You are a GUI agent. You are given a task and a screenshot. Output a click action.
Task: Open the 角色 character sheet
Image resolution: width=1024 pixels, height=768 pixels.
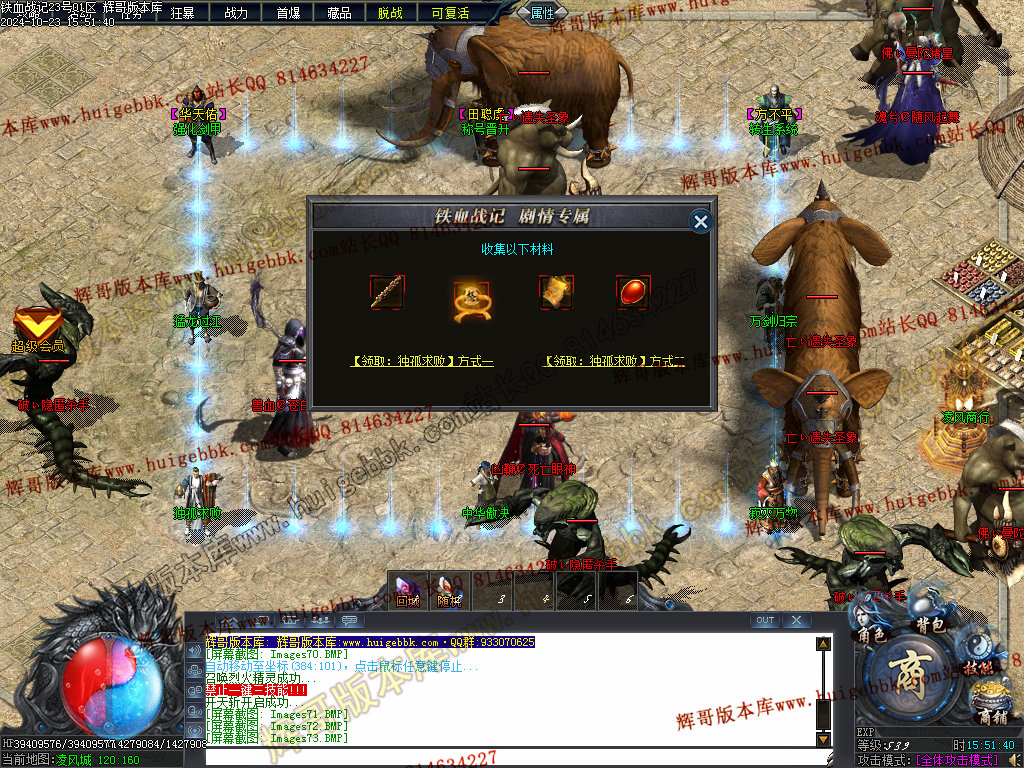(x=872, y=634)
